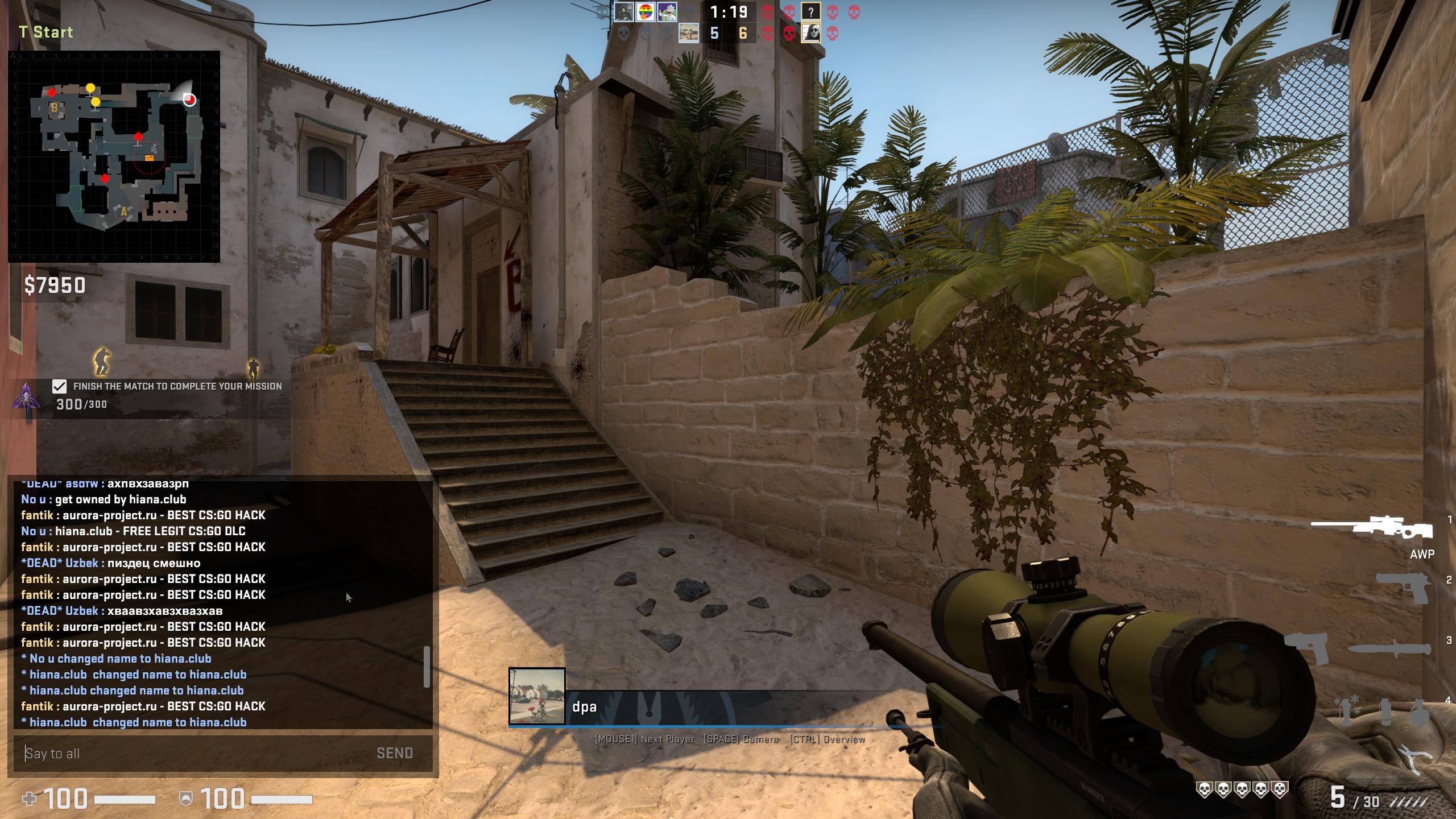This screenshot has height=819, width=1456.
Task: Click the Say to all chat input
Action: (x=193, y=754)
